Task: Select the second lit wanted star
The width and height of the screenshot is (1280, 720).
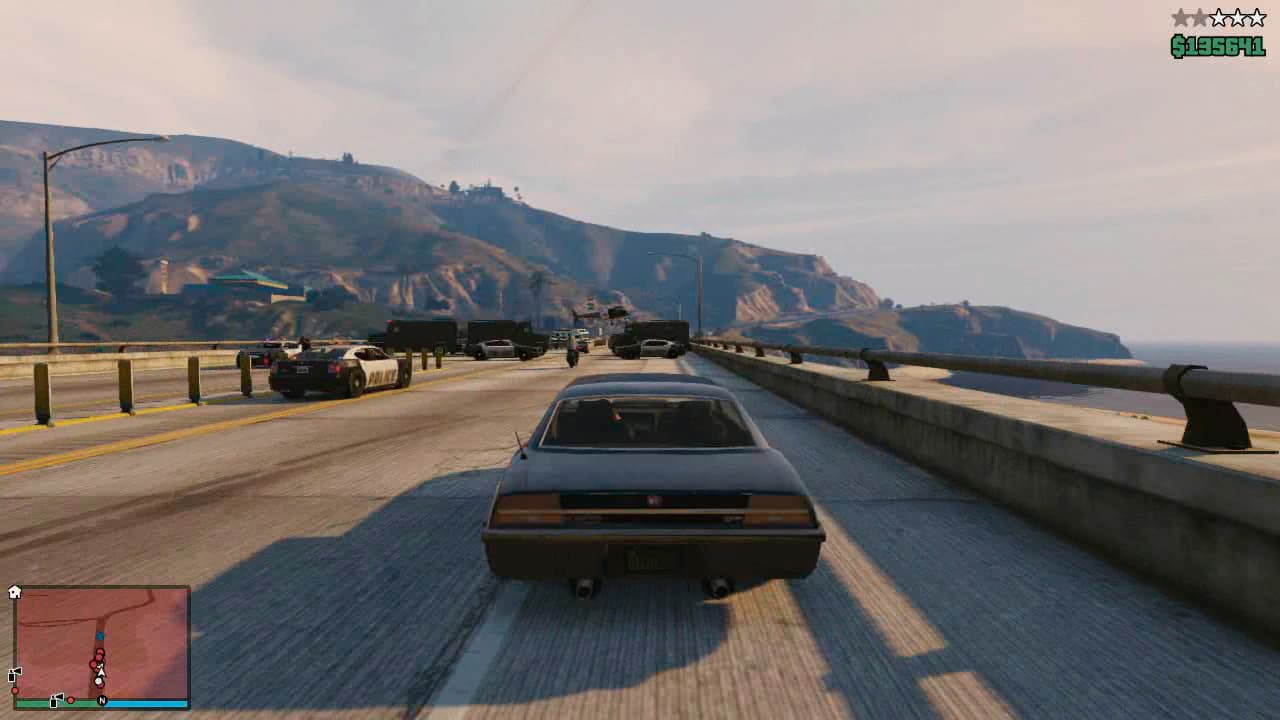Action: coord(1199,17)
